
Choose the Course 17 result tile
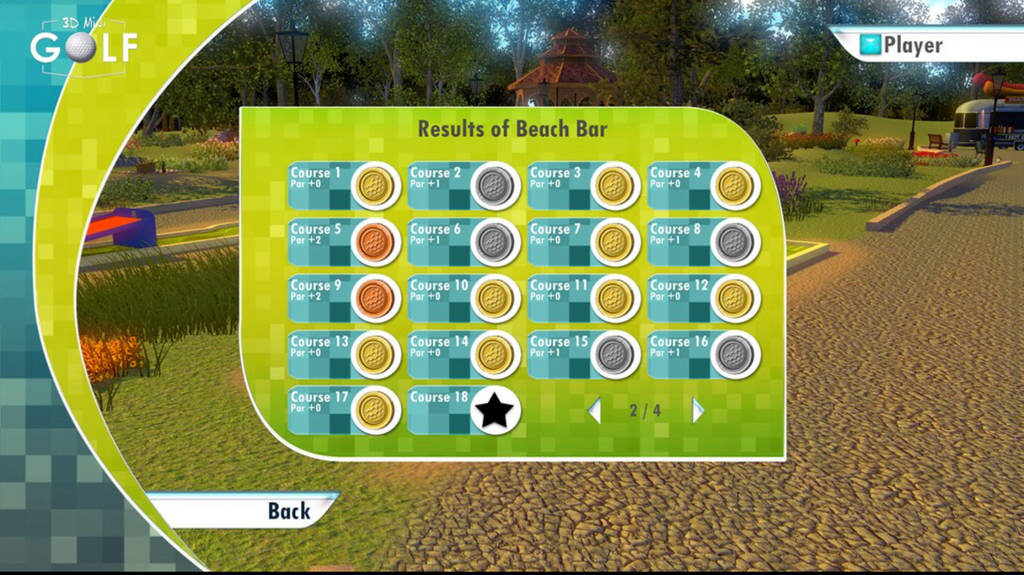click(x=343, y=409)
